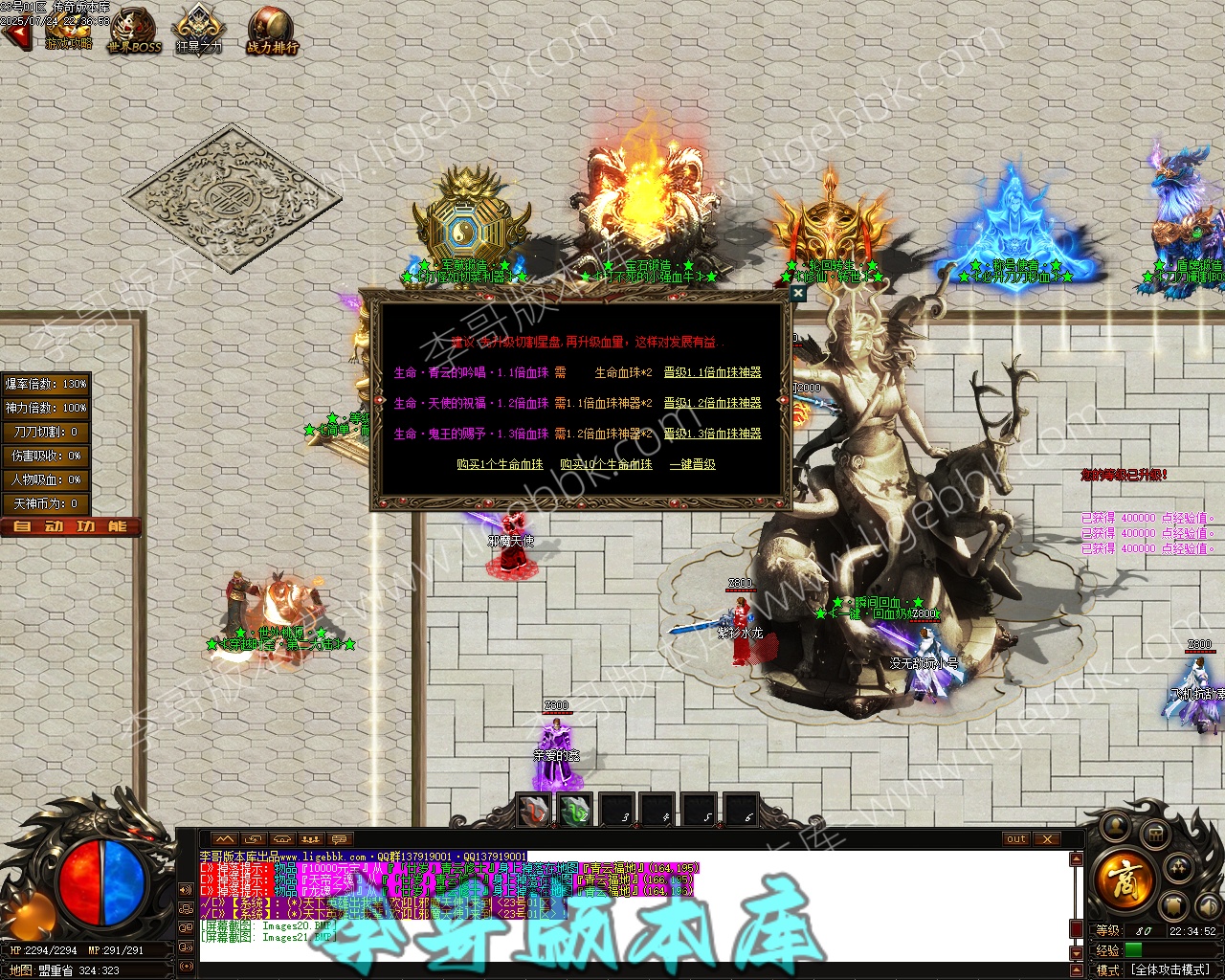Open the 世界BOSS menu icon
Screen dimensions: 1225x980
(134, 31)
